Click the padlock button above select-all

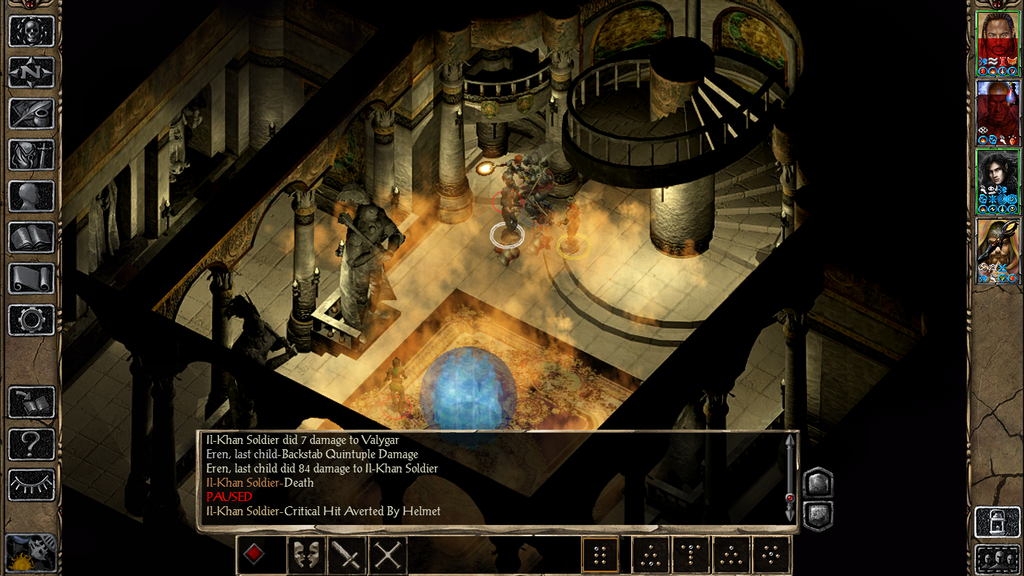click(x=996, y=522)
